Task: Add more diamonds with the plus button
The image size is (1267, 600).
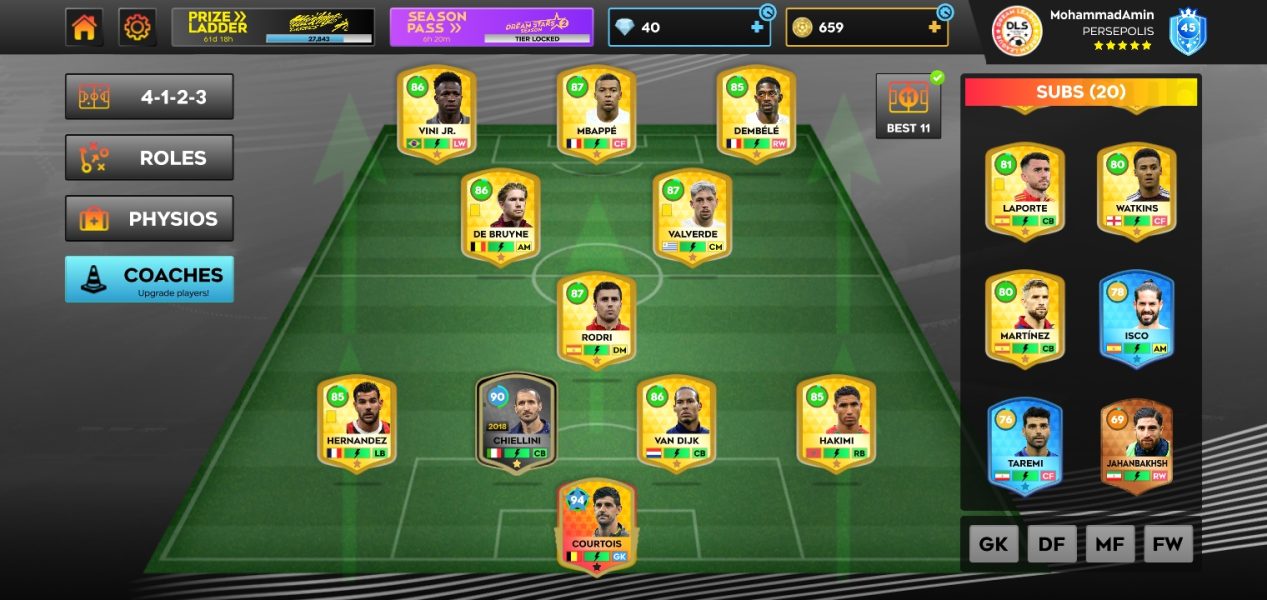Action: [x=757, y=27]
